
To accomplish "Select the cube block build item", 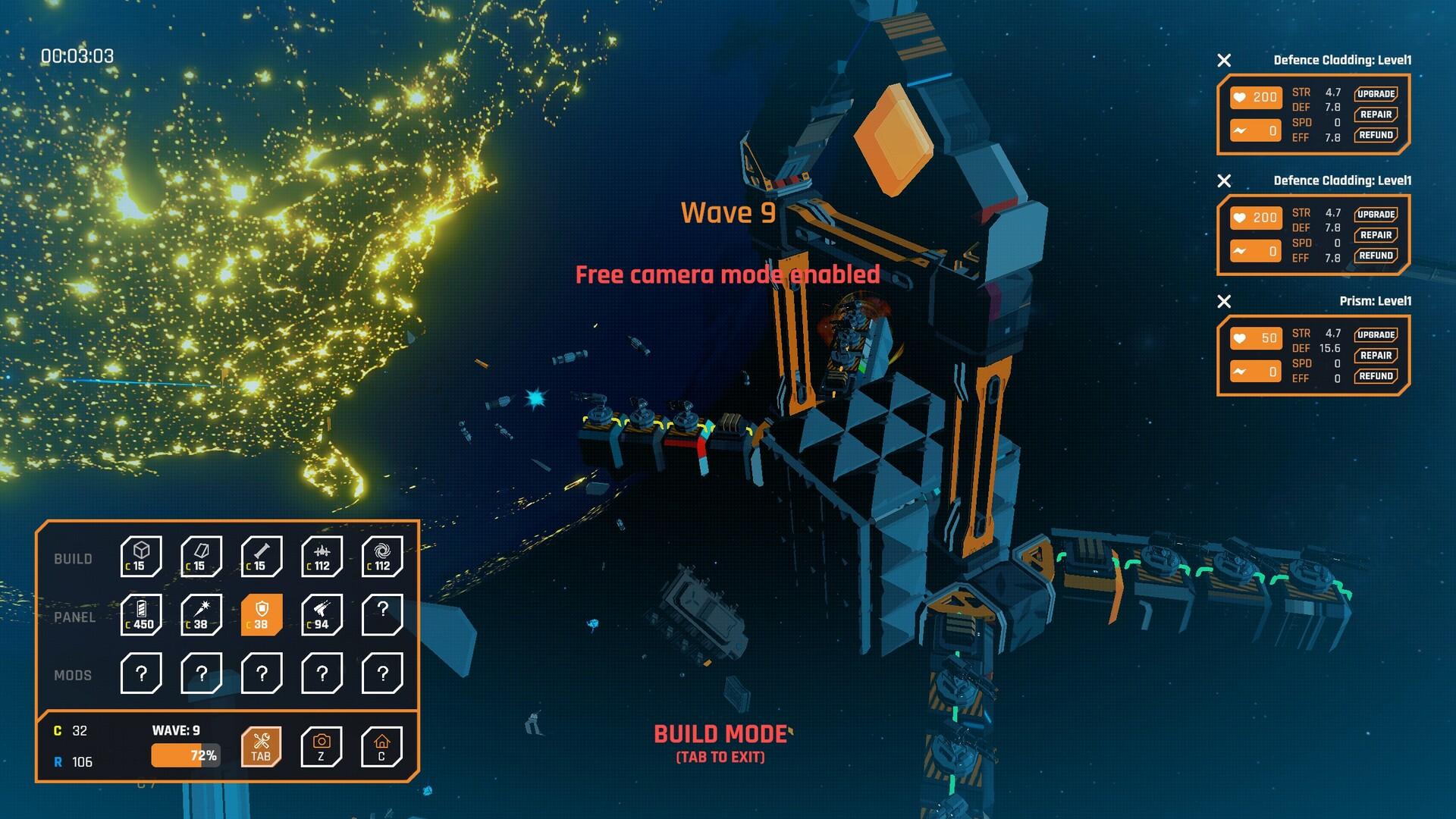I will coord(141,556).
